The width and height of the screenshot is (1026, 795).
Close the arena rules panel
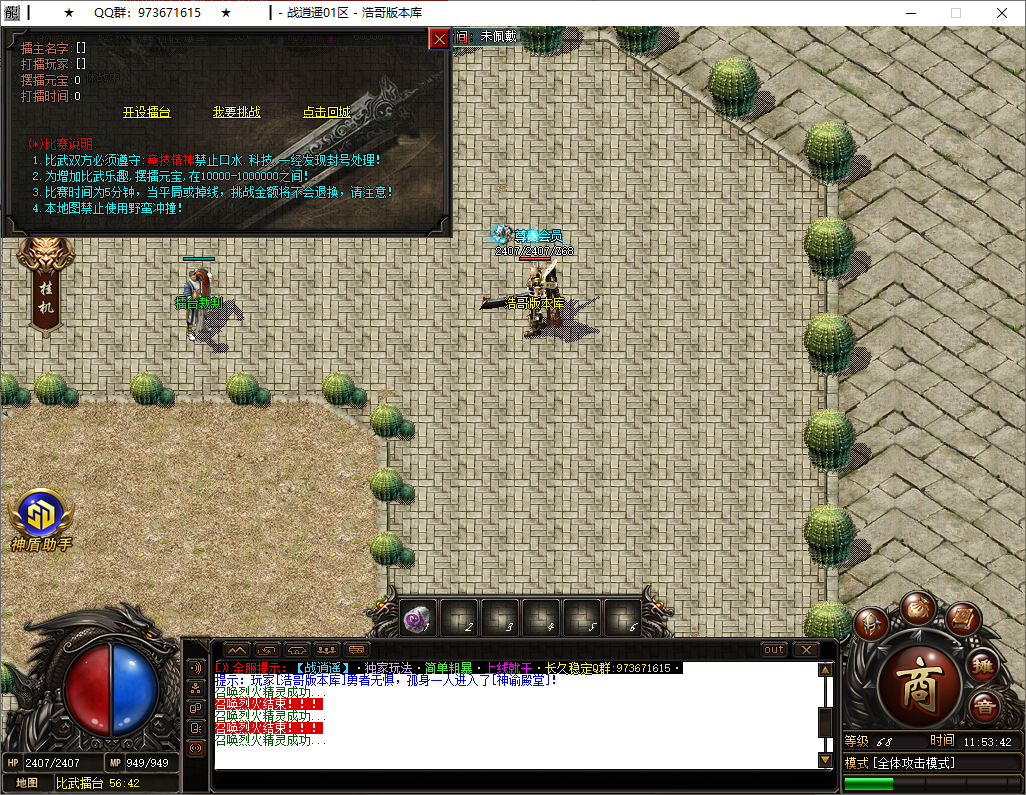(x=439, y=39)
